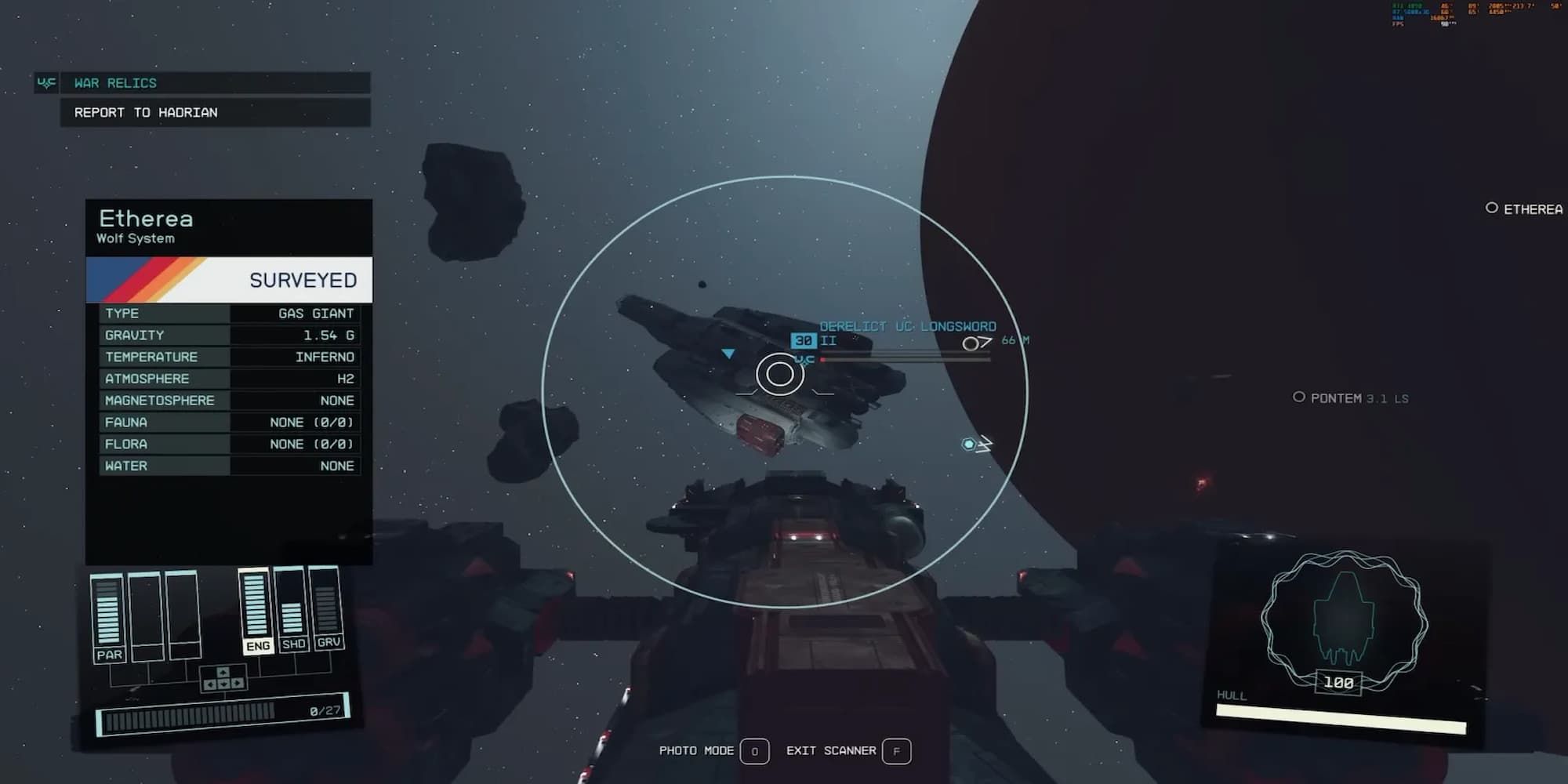The width and height of the screenshot is (1568, 784).
Task: Toggle power allocation to the SHD system
Action: (x=294, y=644)
